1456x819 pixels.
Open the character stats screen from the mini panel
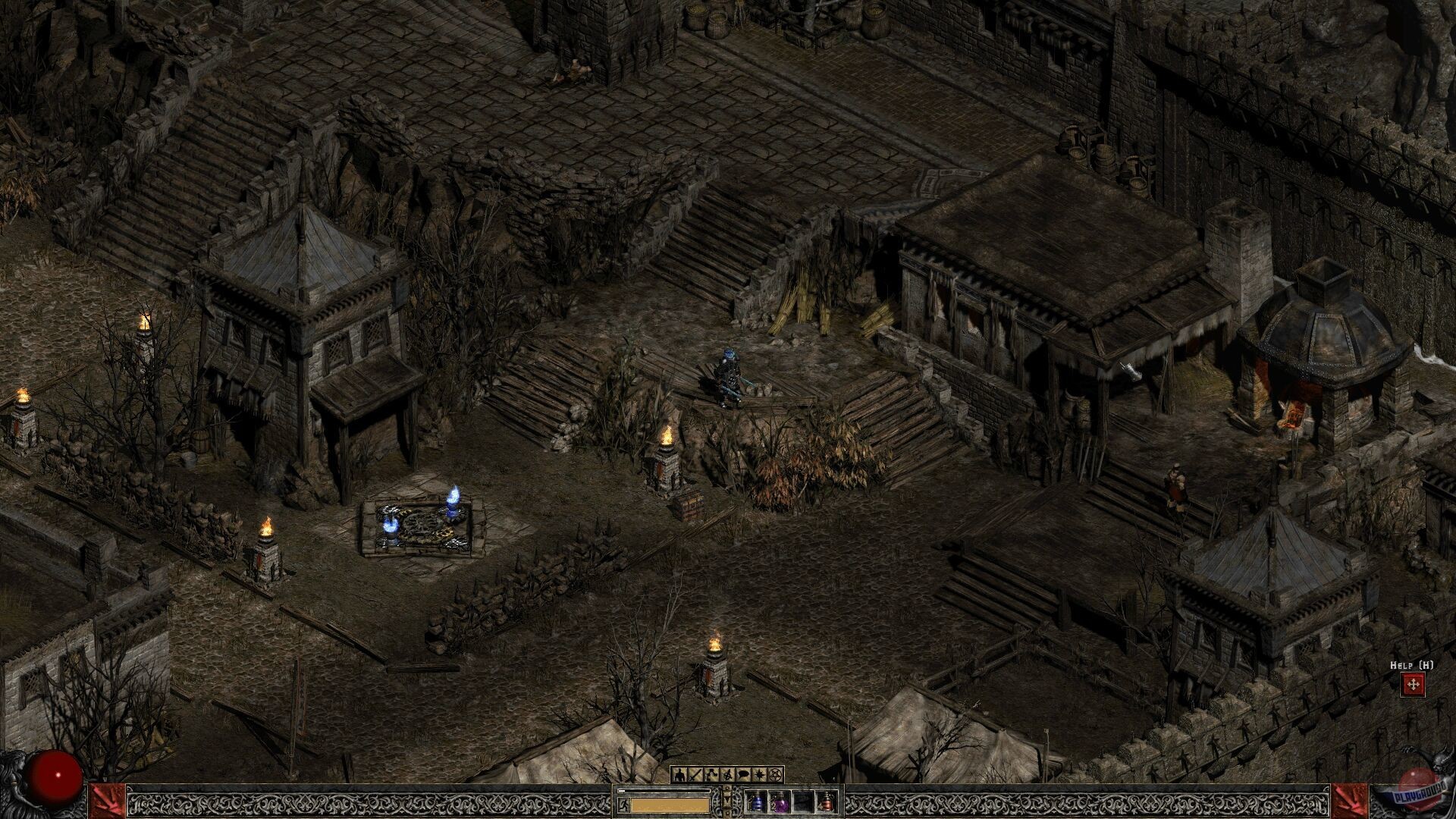[x=679, y=774]
